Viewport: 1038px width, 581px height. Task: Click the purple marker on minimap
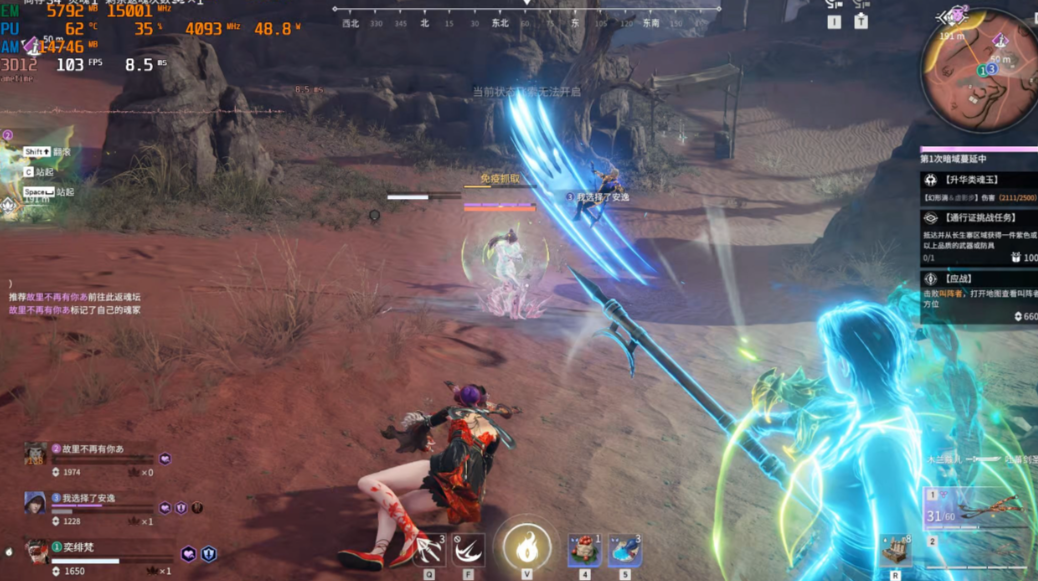click(x=1000, y=40)
